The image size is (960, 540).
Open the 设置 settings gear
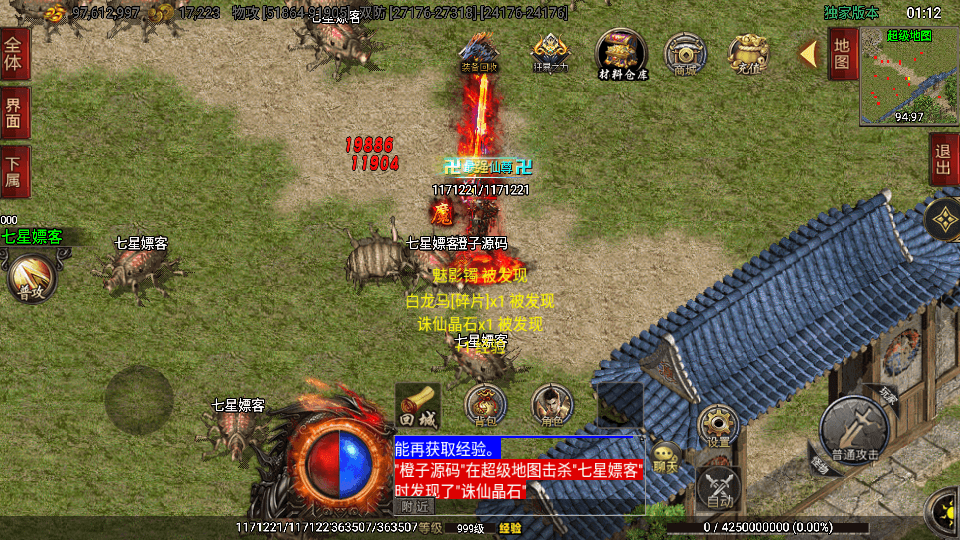(718, 426)
